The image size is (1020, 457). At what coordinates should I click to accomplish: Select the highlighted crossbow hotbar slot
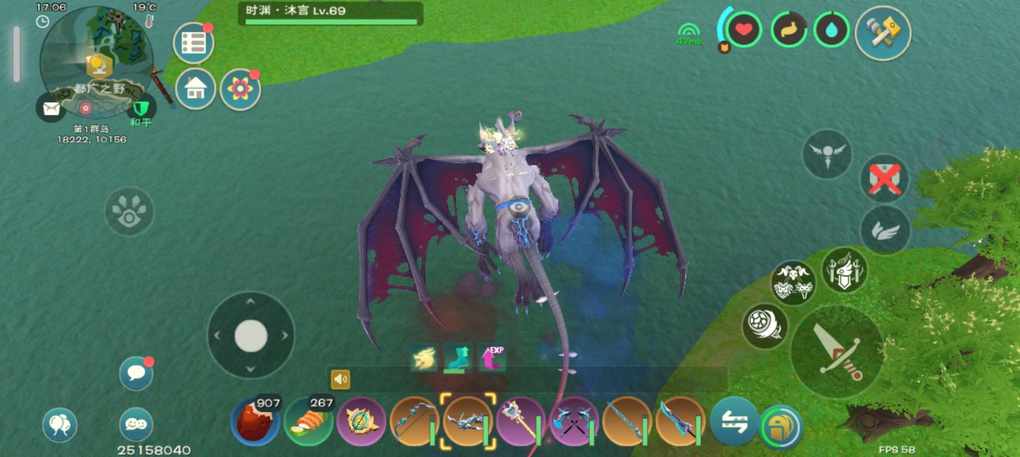point(468,421)
